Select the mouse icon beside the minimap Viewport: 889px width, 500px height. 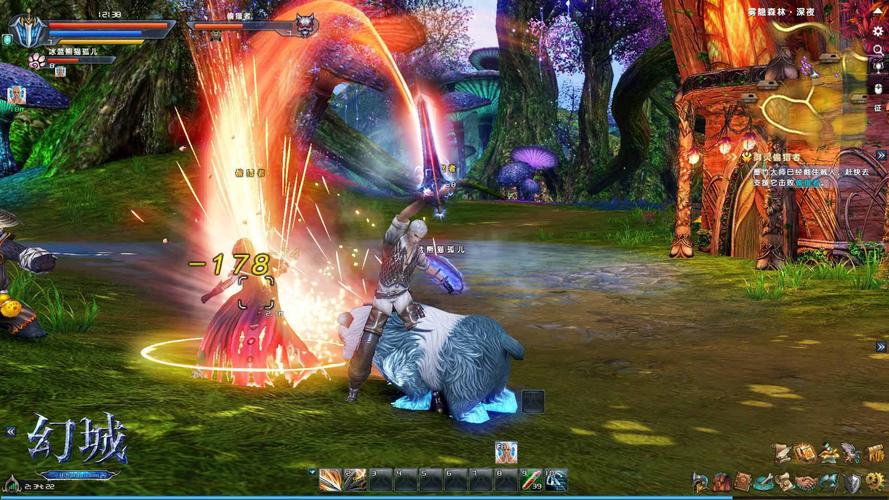click(x=878, y=88)
